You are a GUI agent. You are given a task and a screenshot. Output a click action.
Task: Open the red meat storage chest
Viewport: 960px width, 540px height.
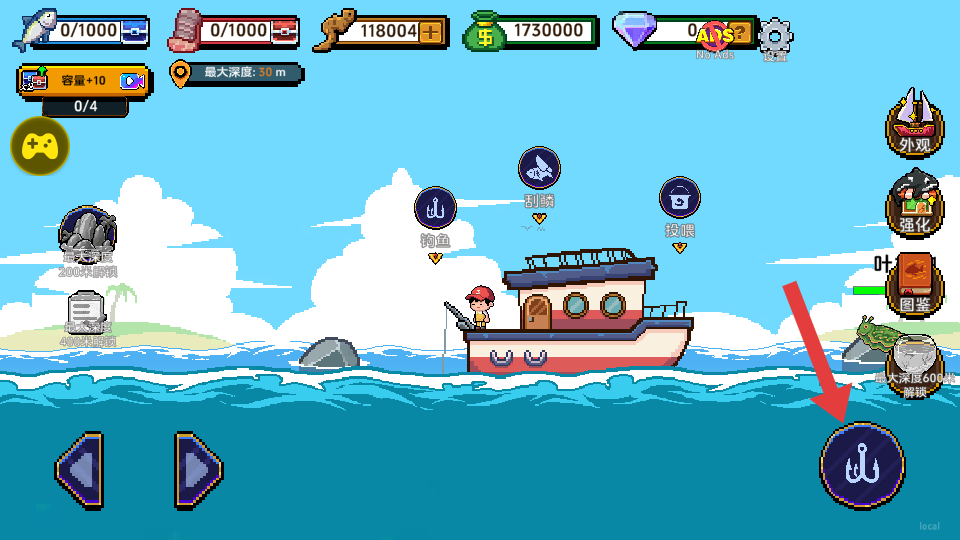[285, 32]
